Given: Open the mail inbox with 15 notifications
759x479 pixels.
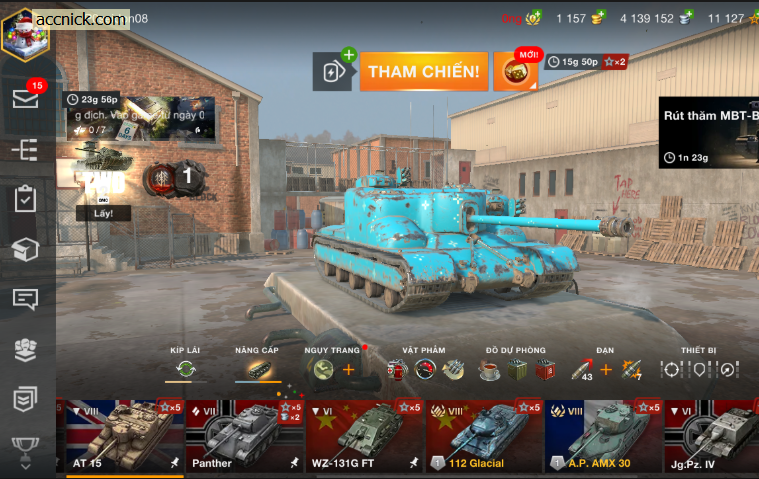Looking at the screenshot, I should point(26,99).
